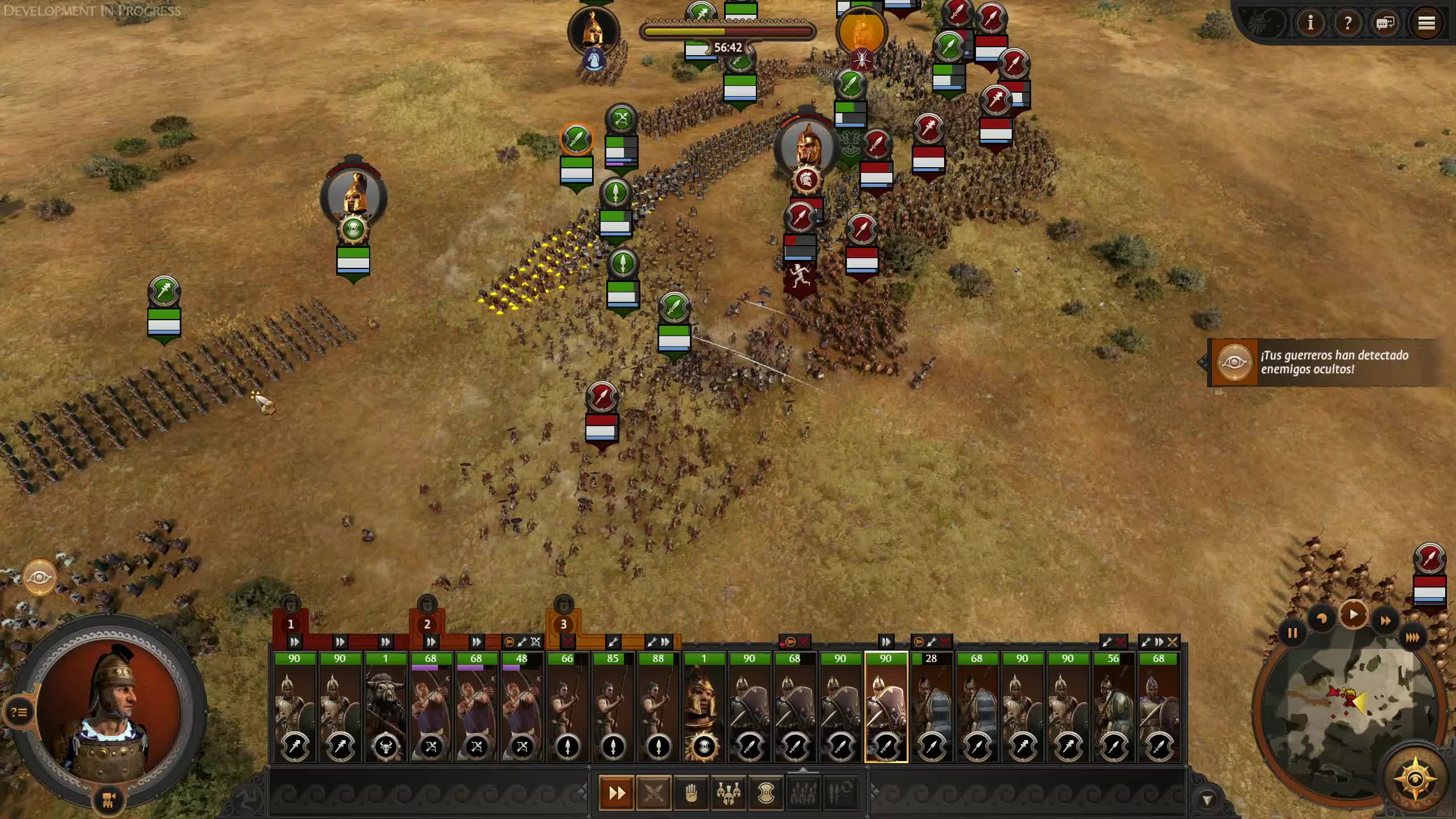Select the Minotaur unit card

click(385, 708)
